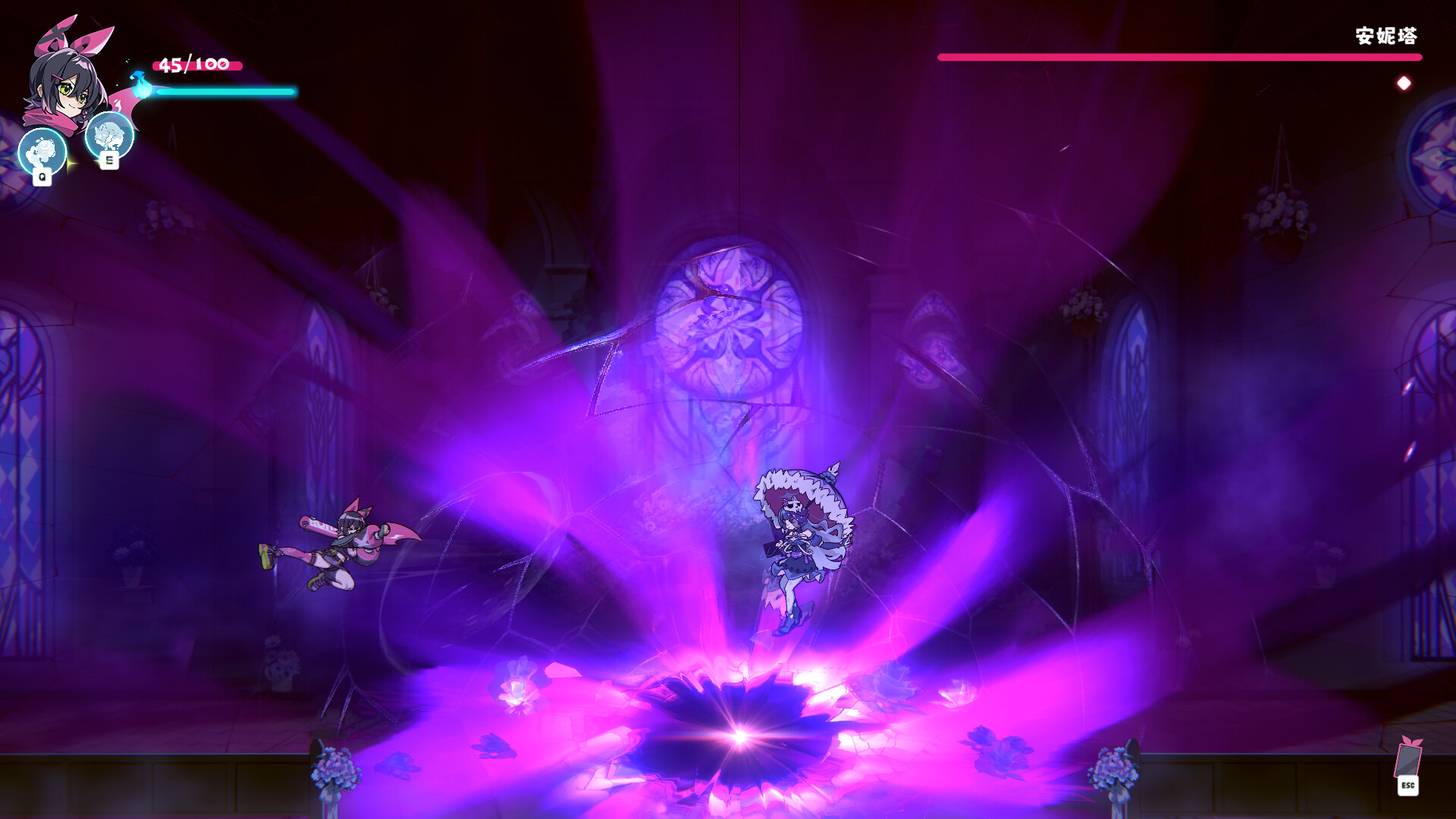Click the pink diamond marker below the boss bar

tap(1403, 82)
